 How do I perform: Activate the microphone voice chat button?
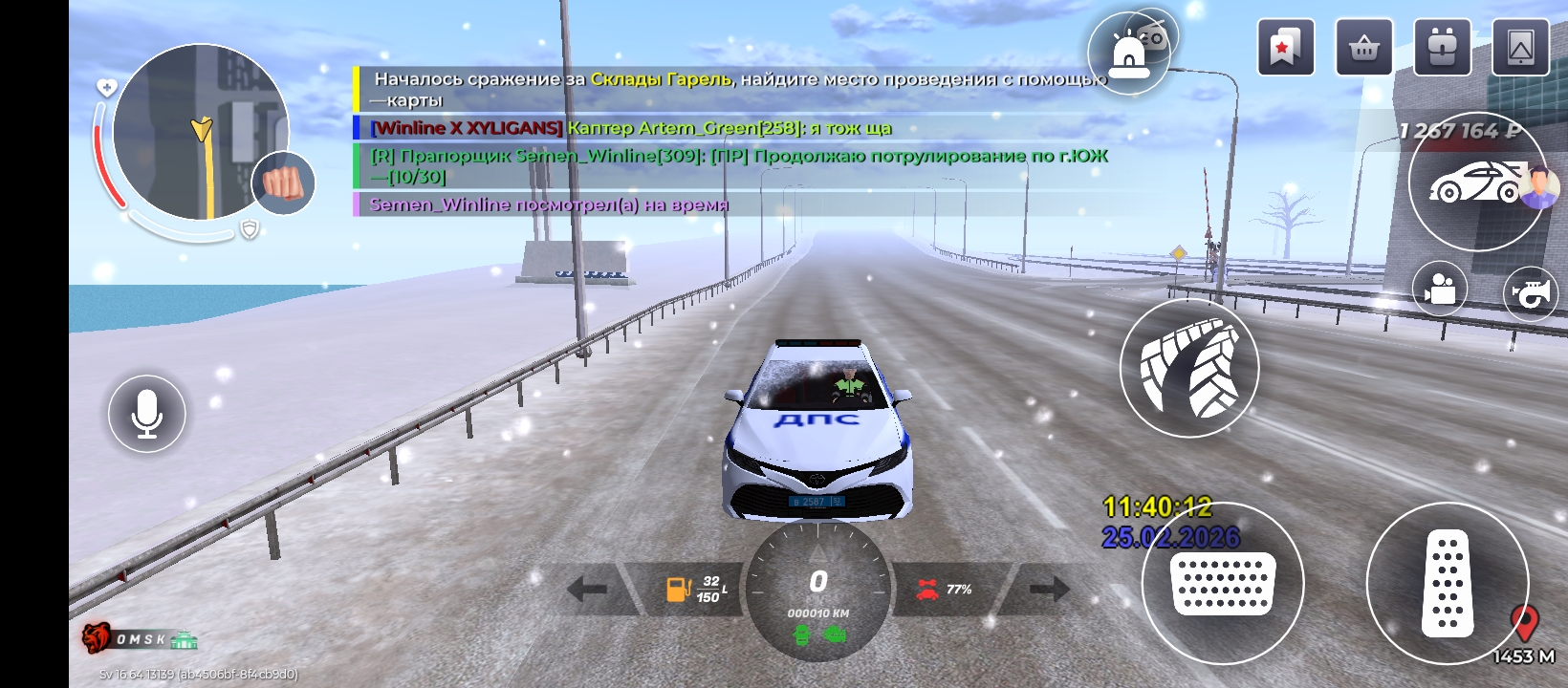click(x=146, y=414)
